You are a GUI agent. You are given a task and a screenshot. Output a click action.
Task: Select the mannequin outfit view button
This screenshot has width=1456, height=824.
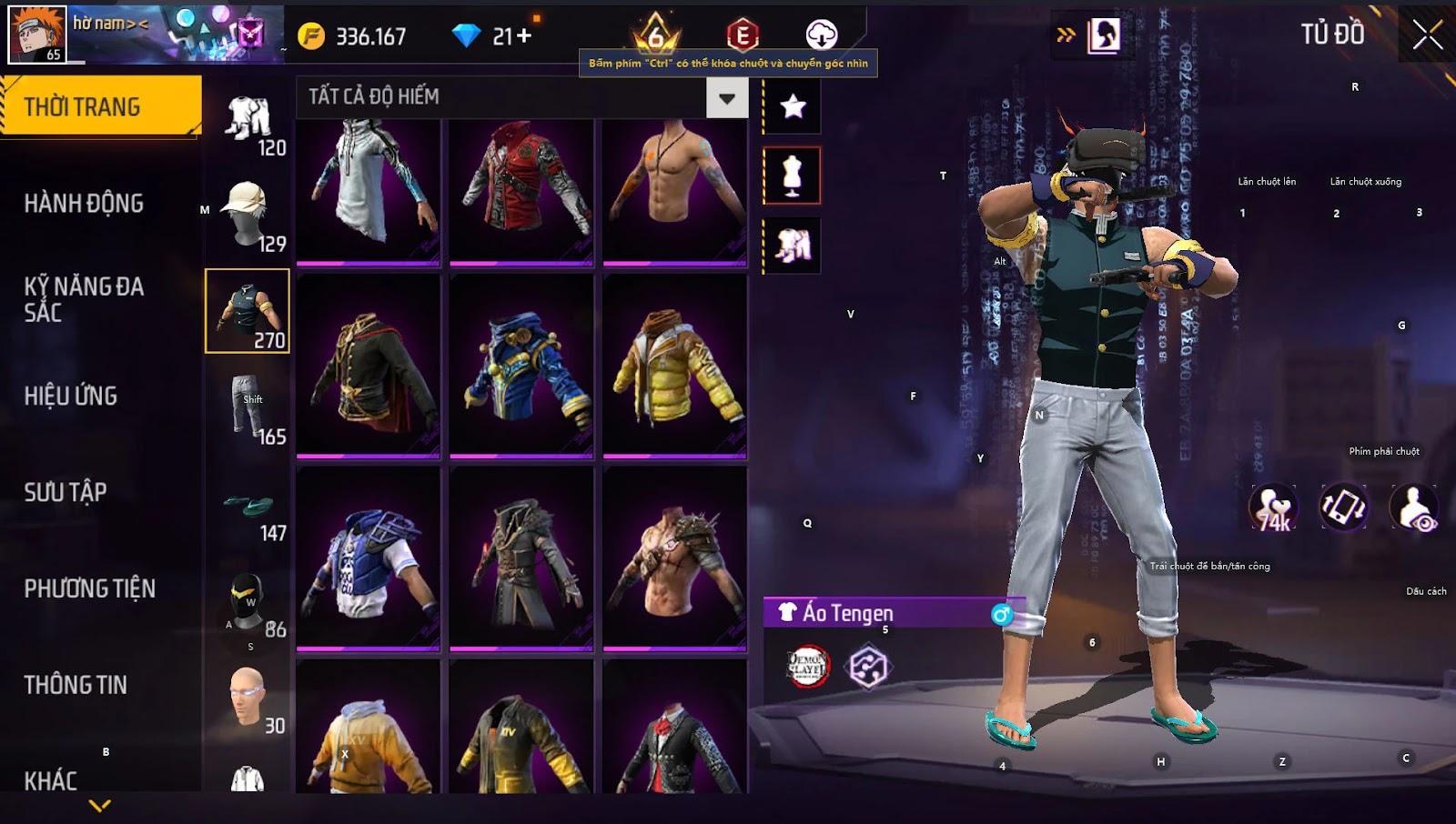pos(792,176)
